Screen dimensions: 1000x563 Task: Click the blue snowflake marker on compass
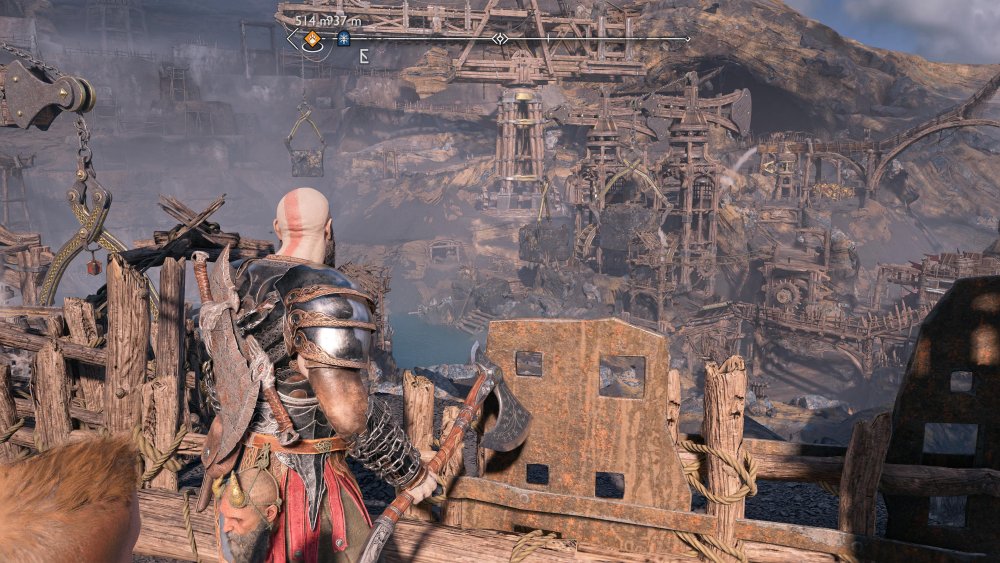pos(343,39)
